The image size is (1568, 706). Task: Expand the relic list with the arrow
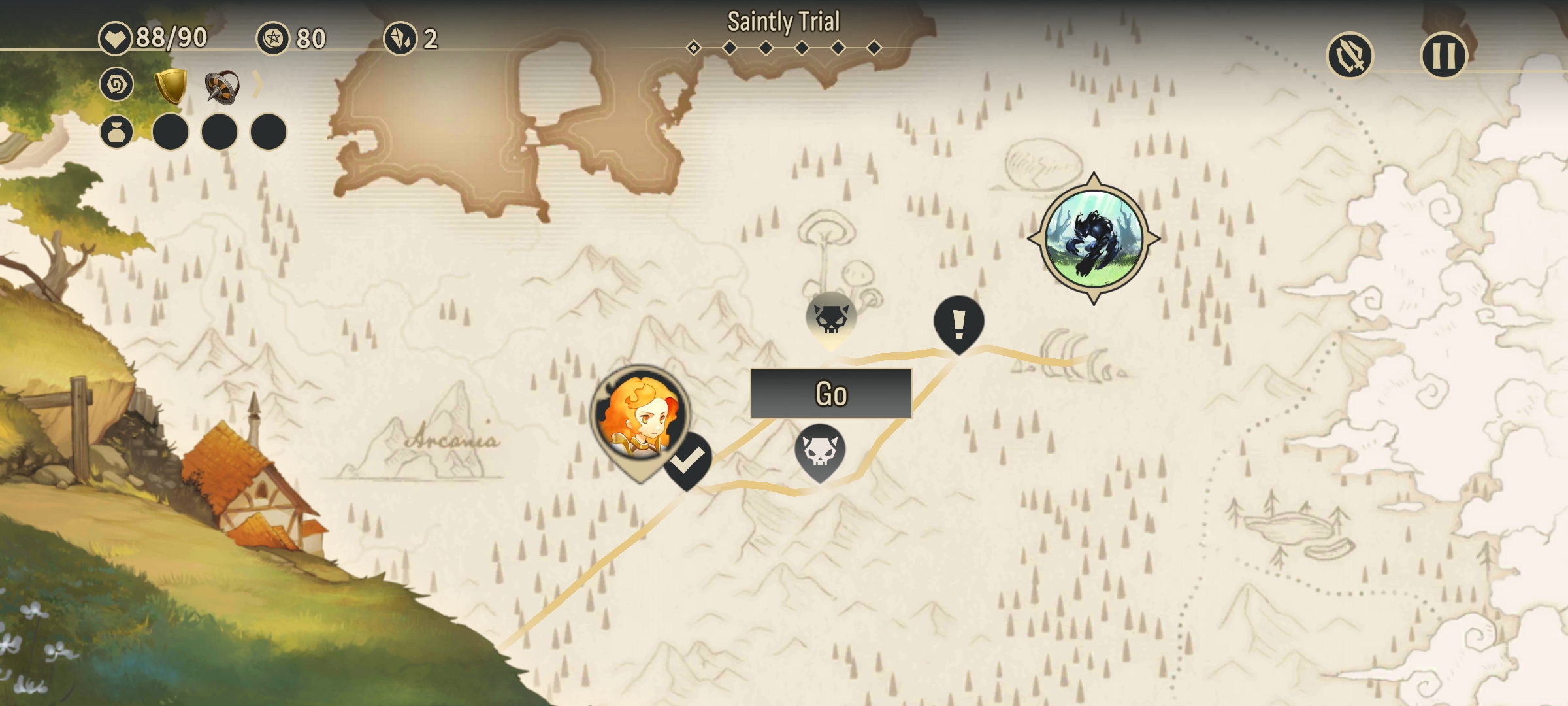pyautogui.click(x=258, y=85)
